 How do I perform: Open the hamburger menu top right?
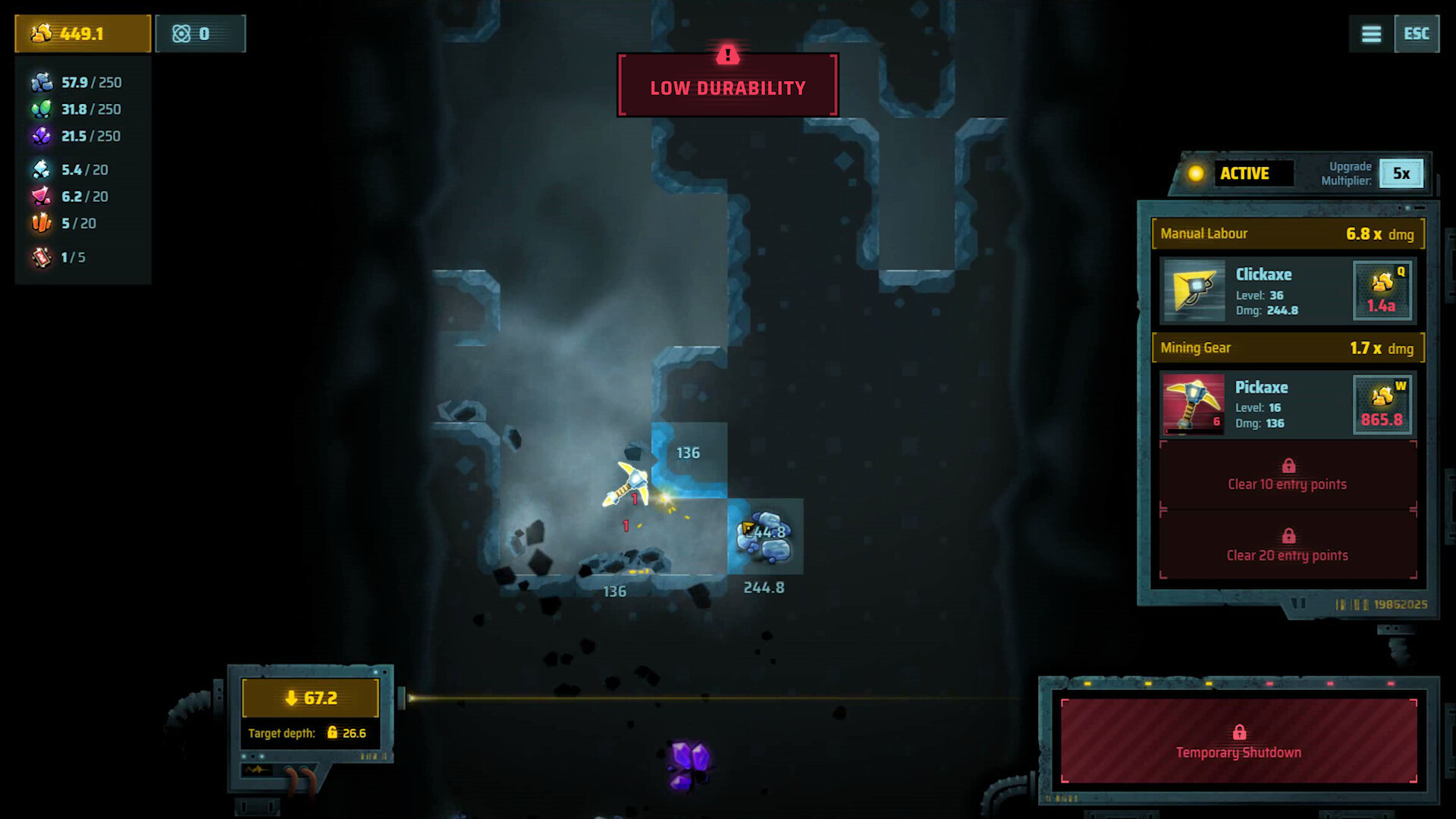coord(1370,33)
